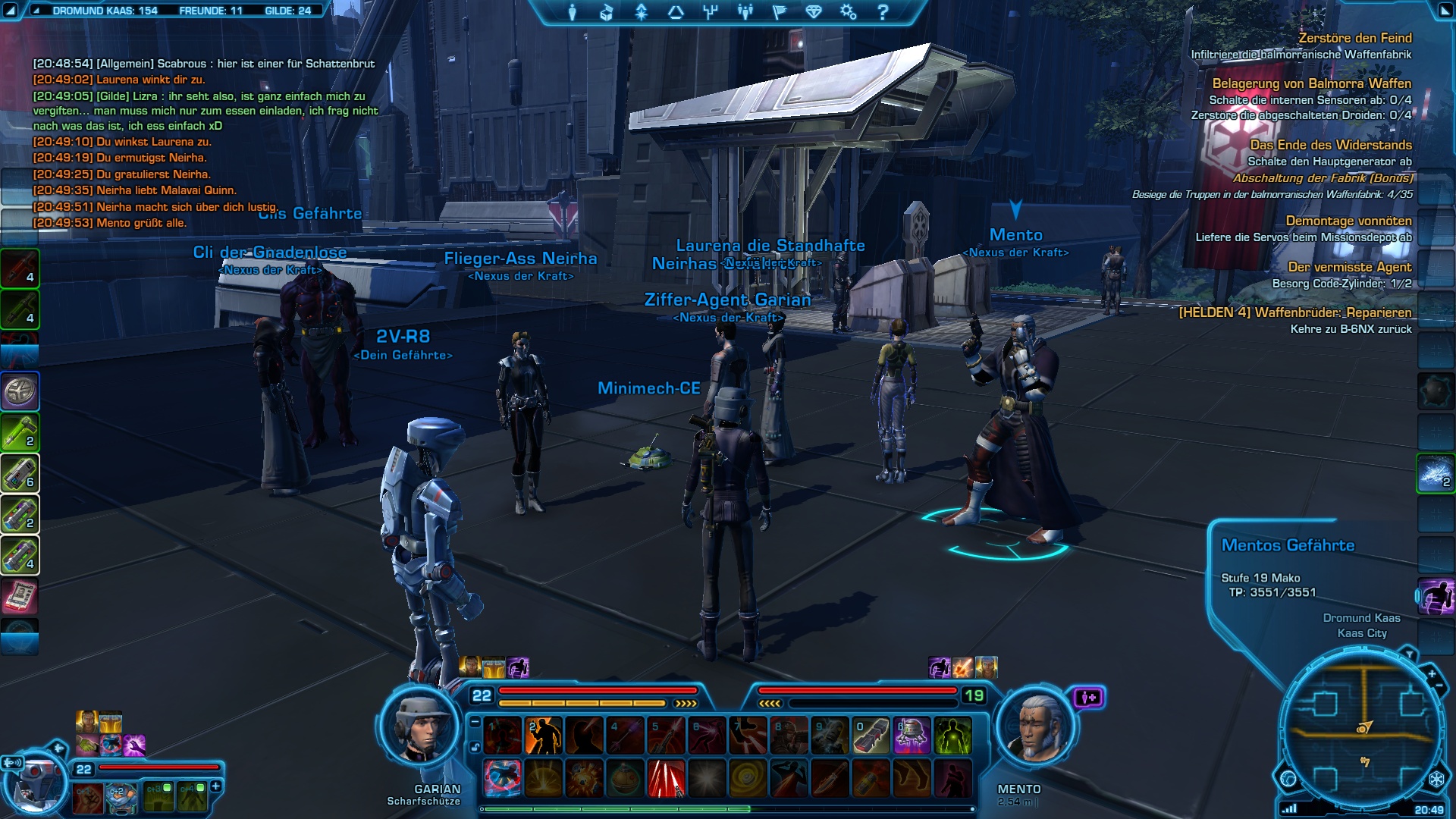1456x819 pixels.
Task: Click the question mark help icon
Action: [882, 12]
